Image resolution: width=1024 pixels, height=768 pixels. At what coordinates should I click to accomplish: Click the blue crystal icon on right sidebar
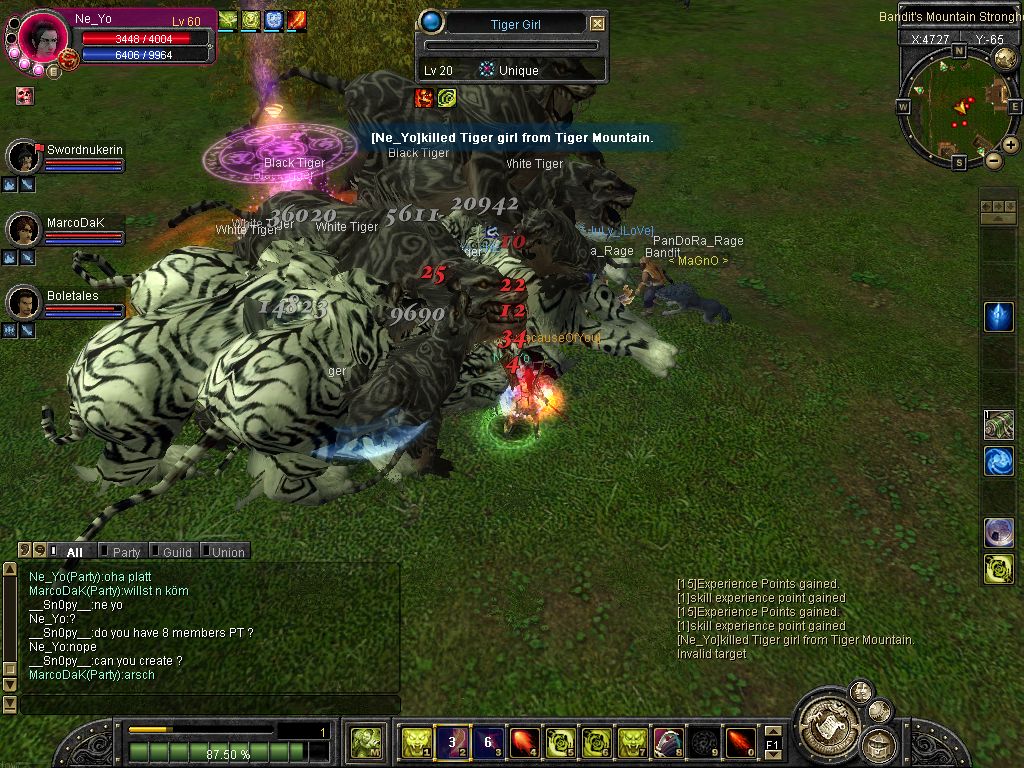pos(999,317)
